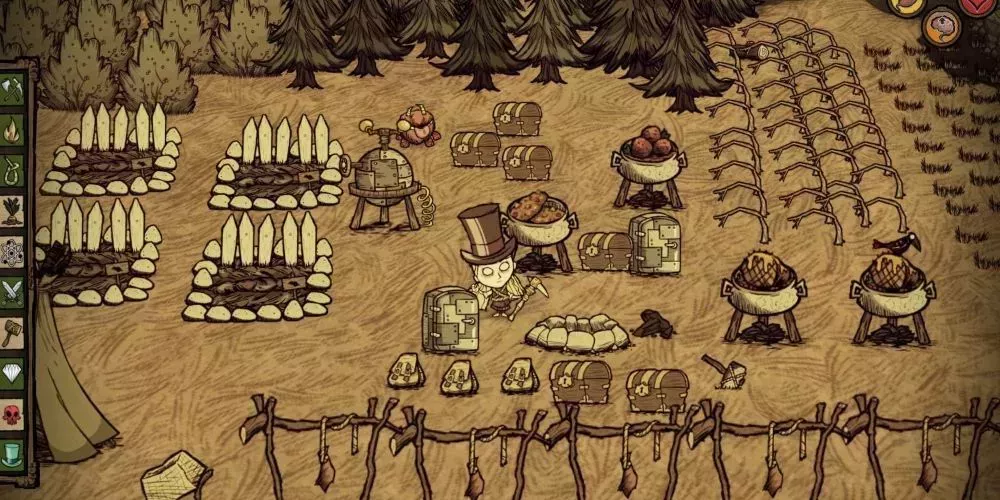Select the Food crafting tab with sprout icon
The height and width of the screenshot is (500, 1000).
(12, 210)
